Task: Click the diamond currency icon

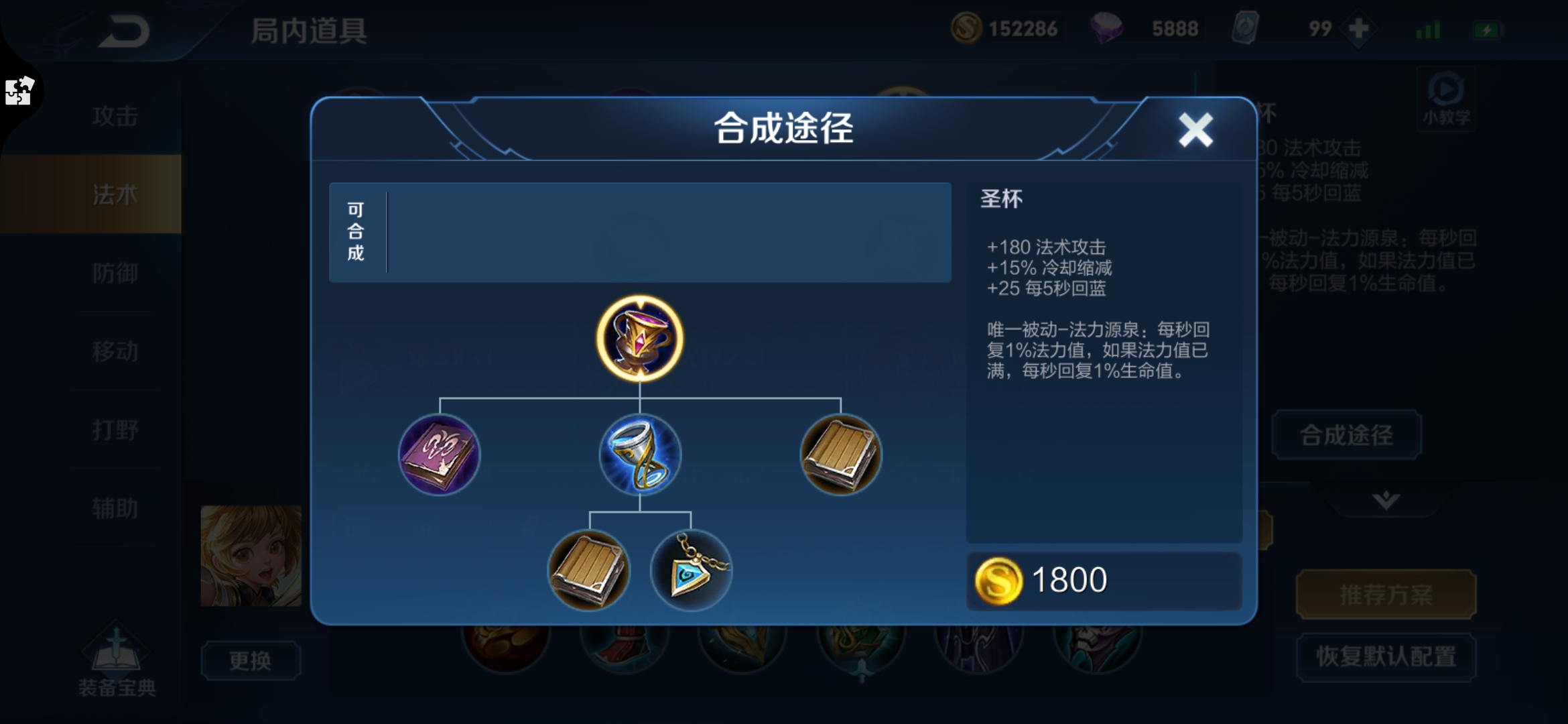Action: click(1109, 28)
